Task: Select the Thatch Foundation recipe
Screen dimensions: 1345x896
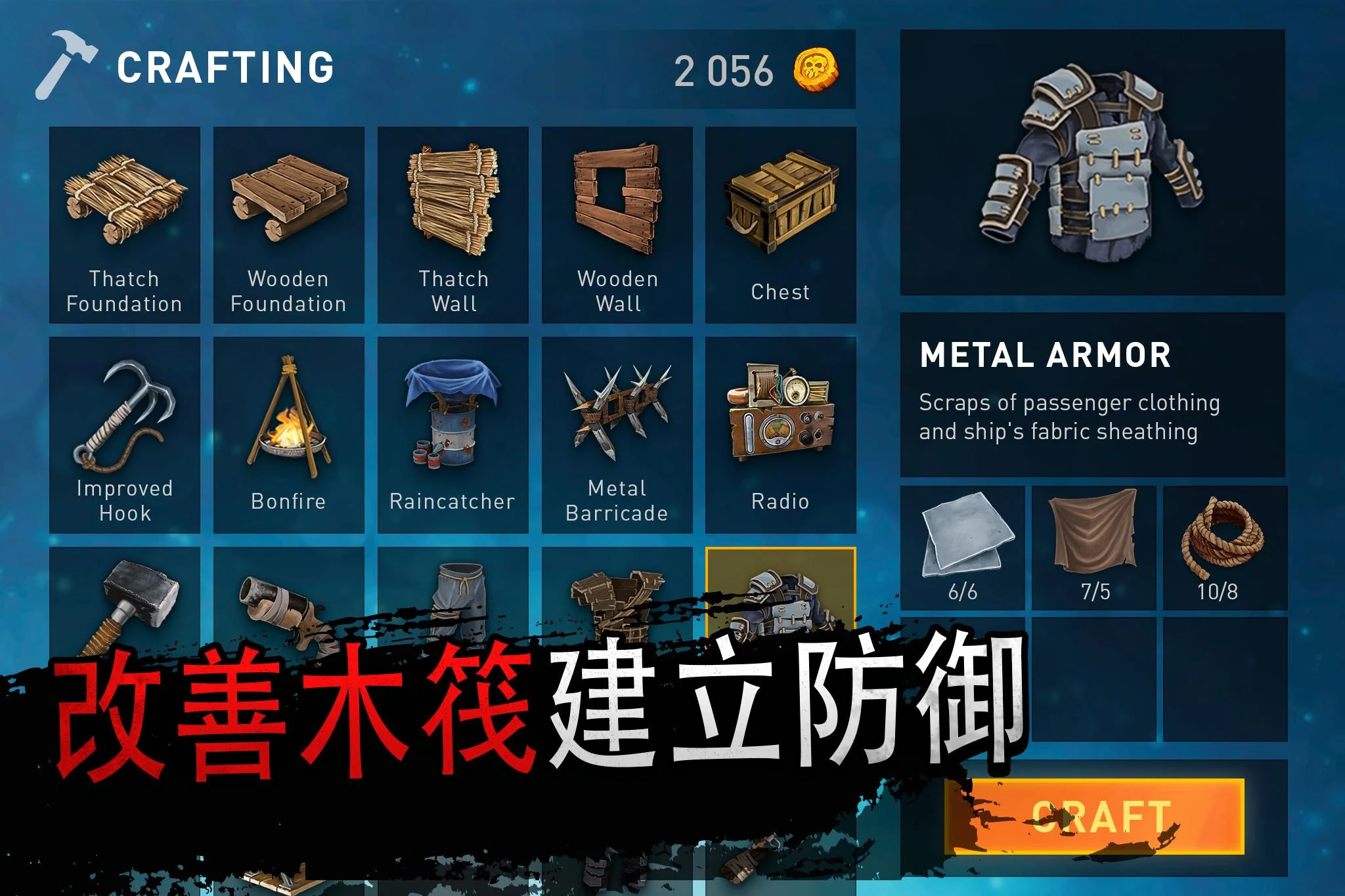Action: click(x=125, y=223)
